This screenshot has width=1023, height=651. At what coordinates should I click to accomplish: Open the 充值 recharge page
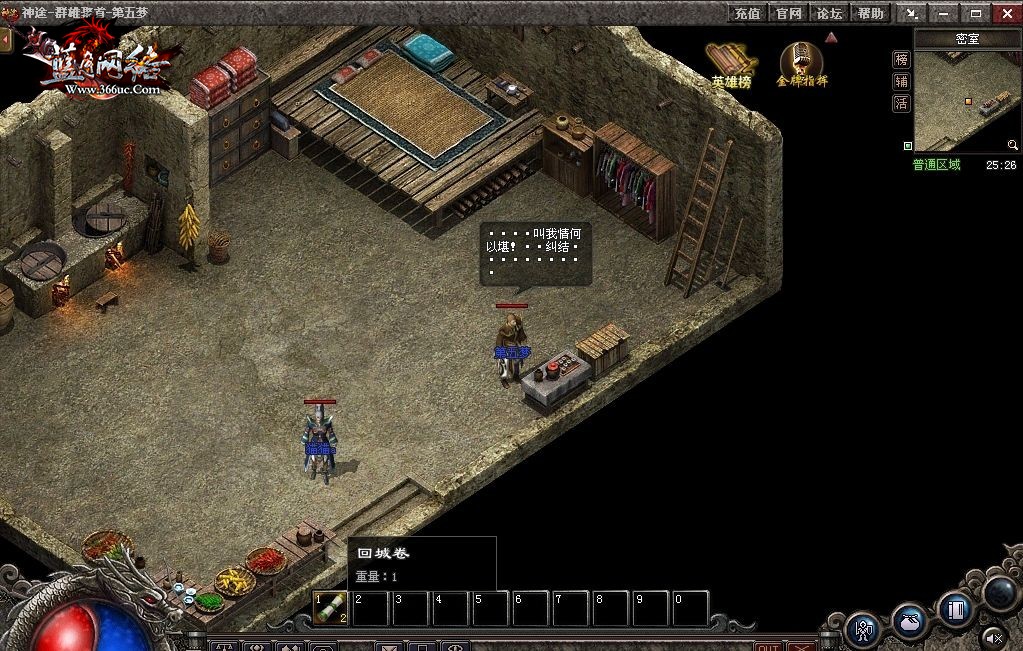tap(747, 13)
